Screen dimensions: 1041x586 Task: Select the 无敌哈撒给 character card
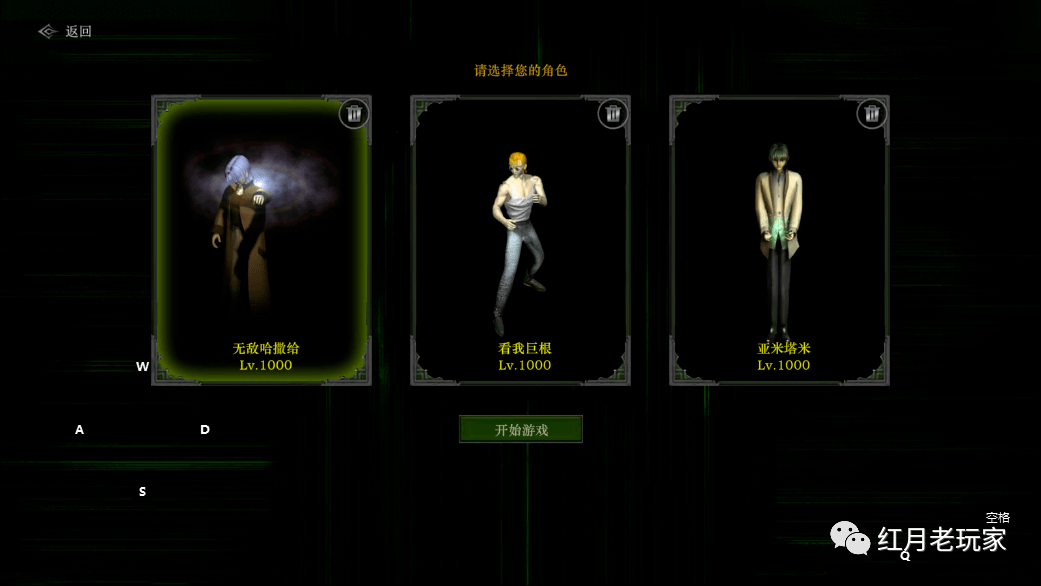pyautogui.click(x=261, y=240)
